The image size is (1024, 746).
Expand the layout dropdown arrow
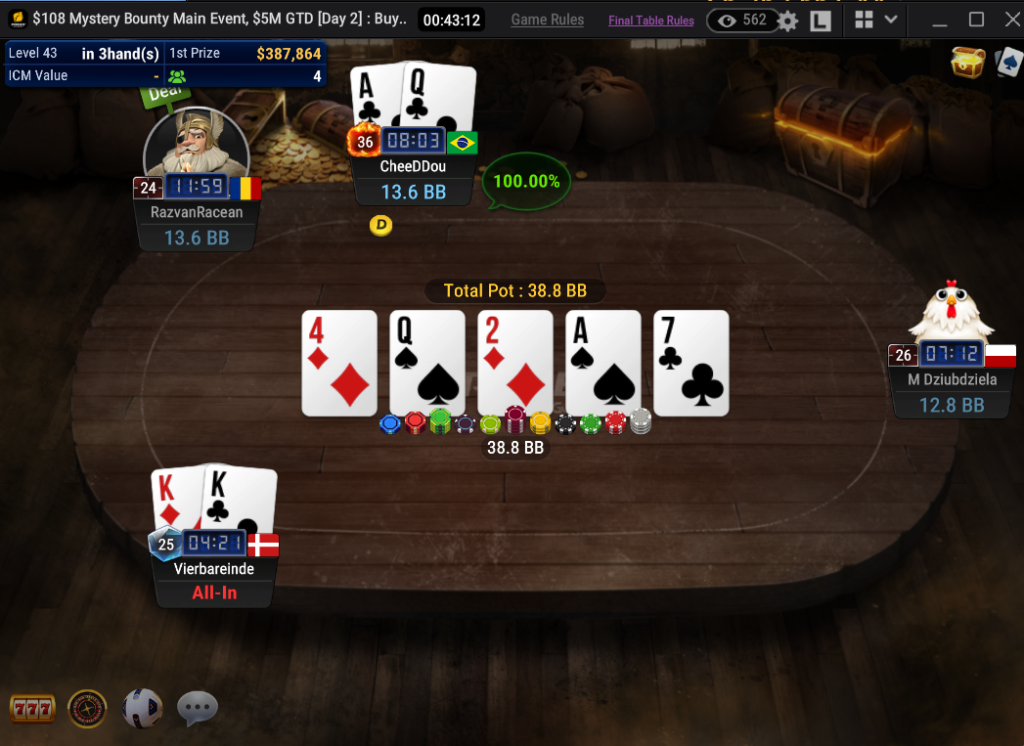(x=891, y=19)
